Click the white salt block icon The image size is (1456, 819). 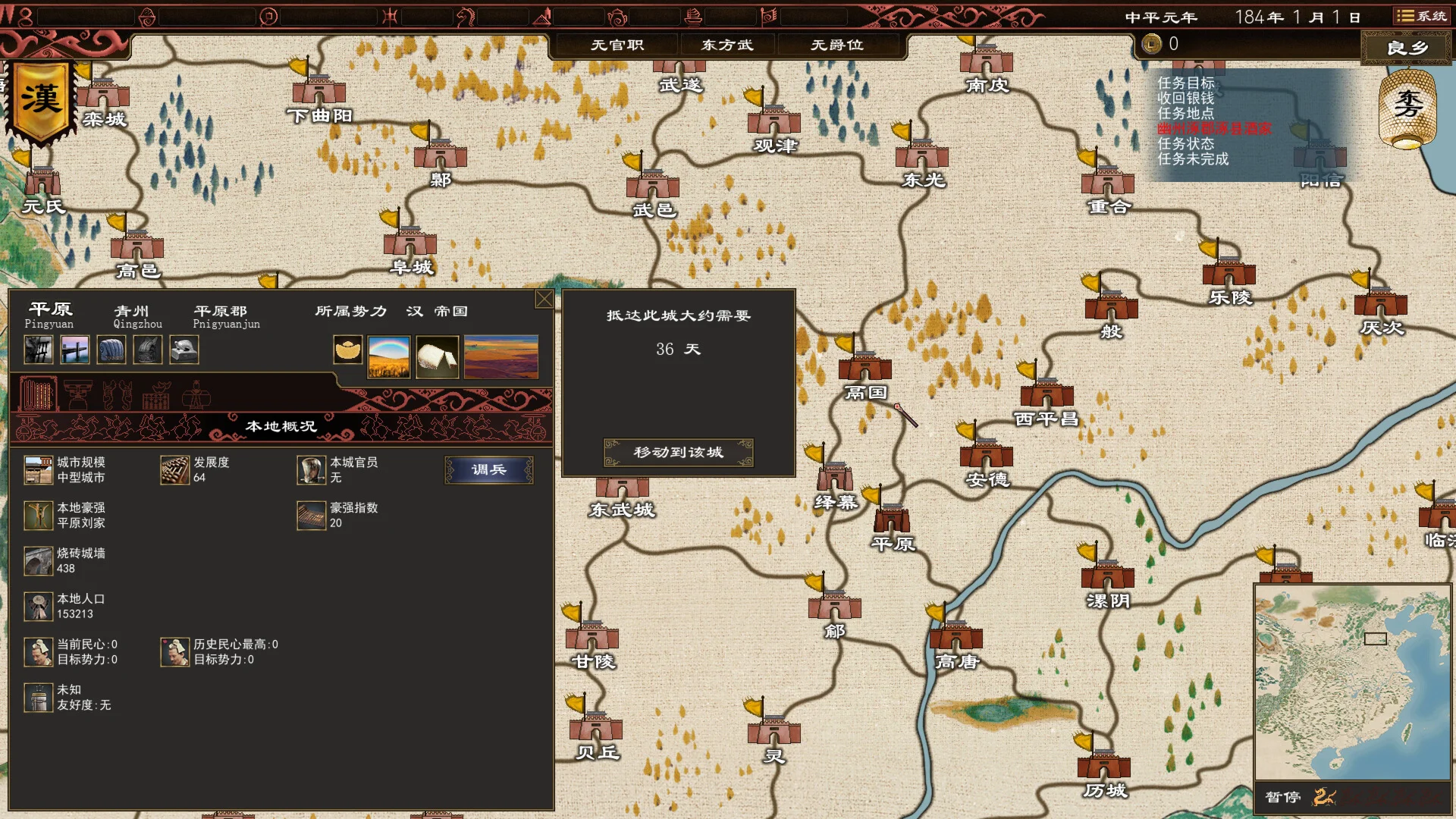(x=437, y=356)
